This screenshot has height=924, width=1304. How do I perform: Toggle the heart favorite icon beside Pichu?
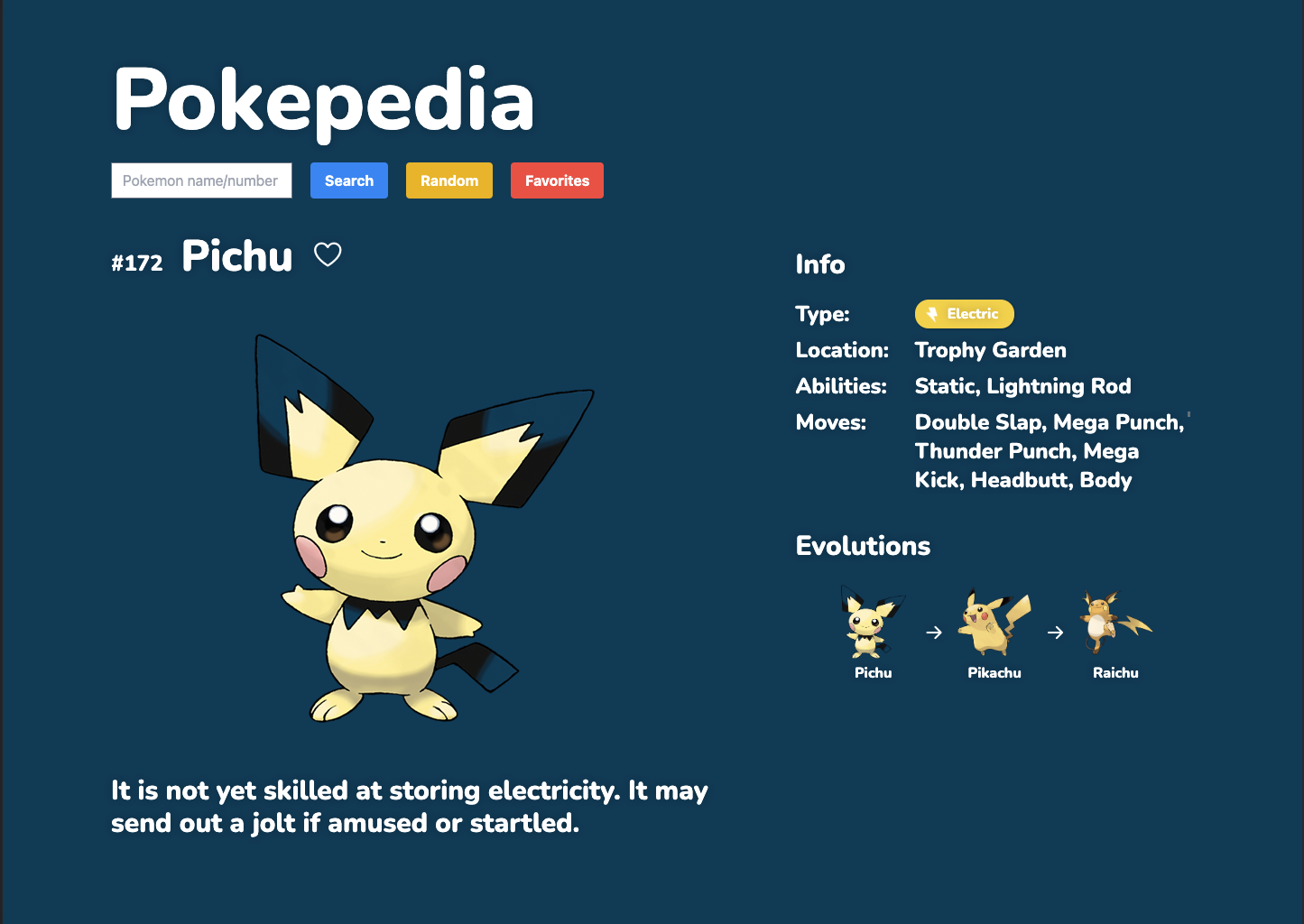(328, 255)
